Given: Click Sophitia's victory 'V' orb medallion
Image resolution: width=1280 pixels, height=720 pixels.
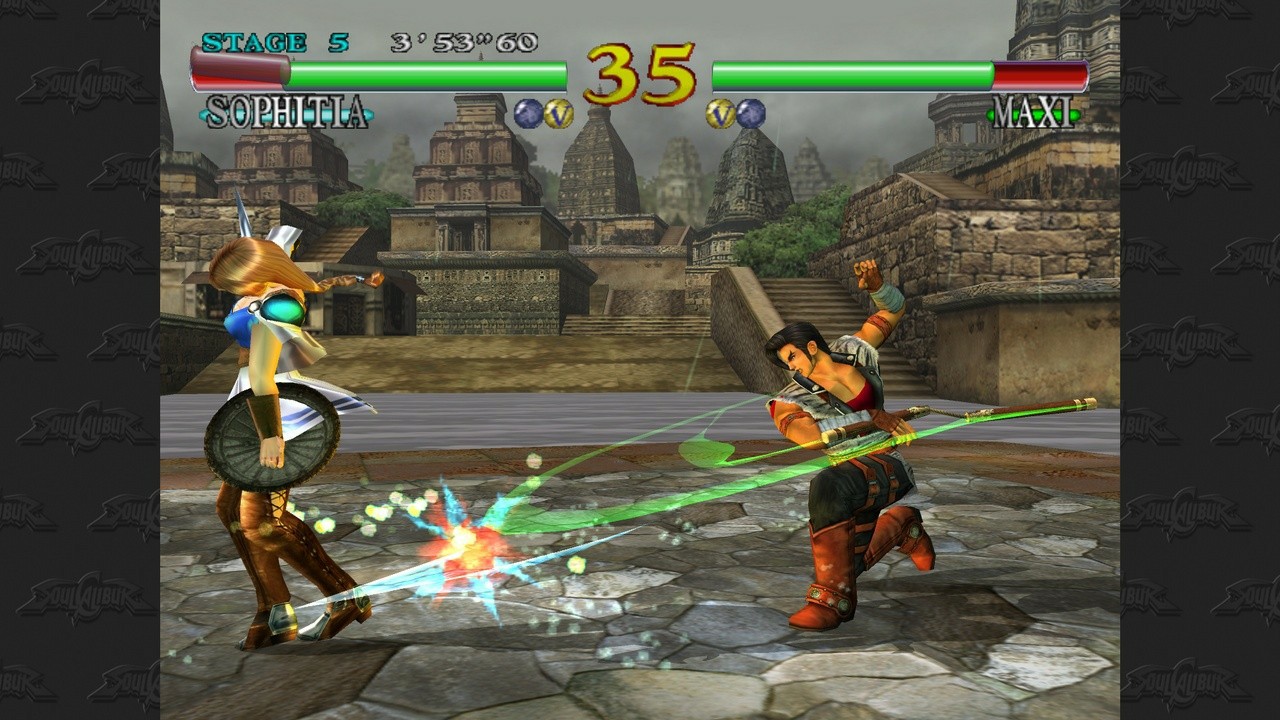Looking at the screenshot, I should (558, 112).
